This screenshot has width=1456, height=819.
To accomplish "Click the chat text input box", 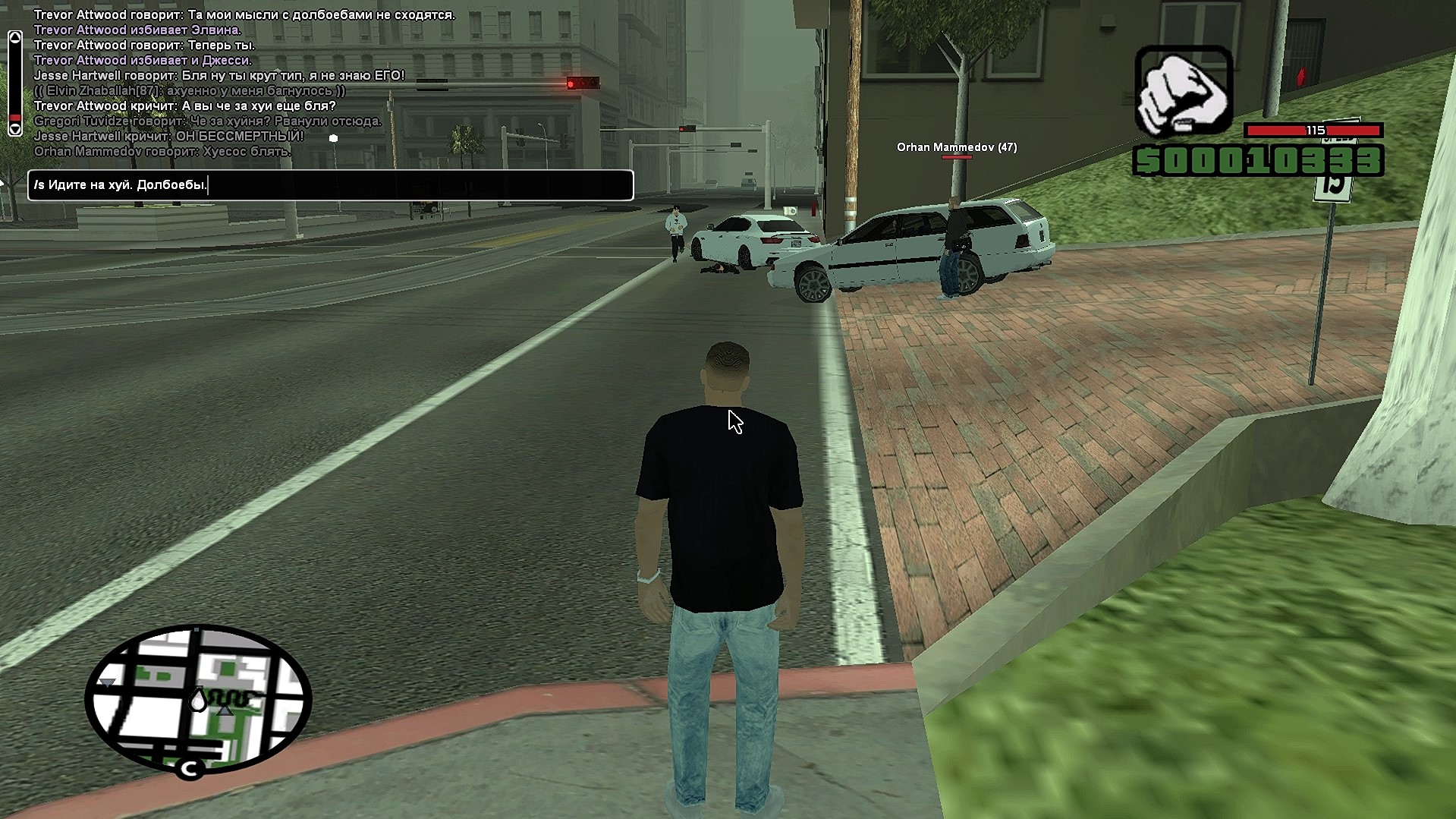I will point(331,185).
